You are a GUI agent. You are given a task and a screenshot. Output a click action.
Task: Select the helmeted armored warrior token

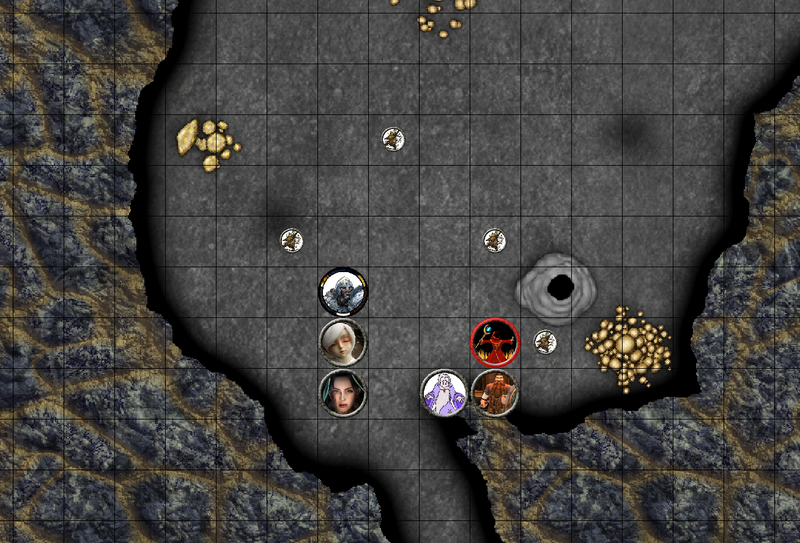343,291
